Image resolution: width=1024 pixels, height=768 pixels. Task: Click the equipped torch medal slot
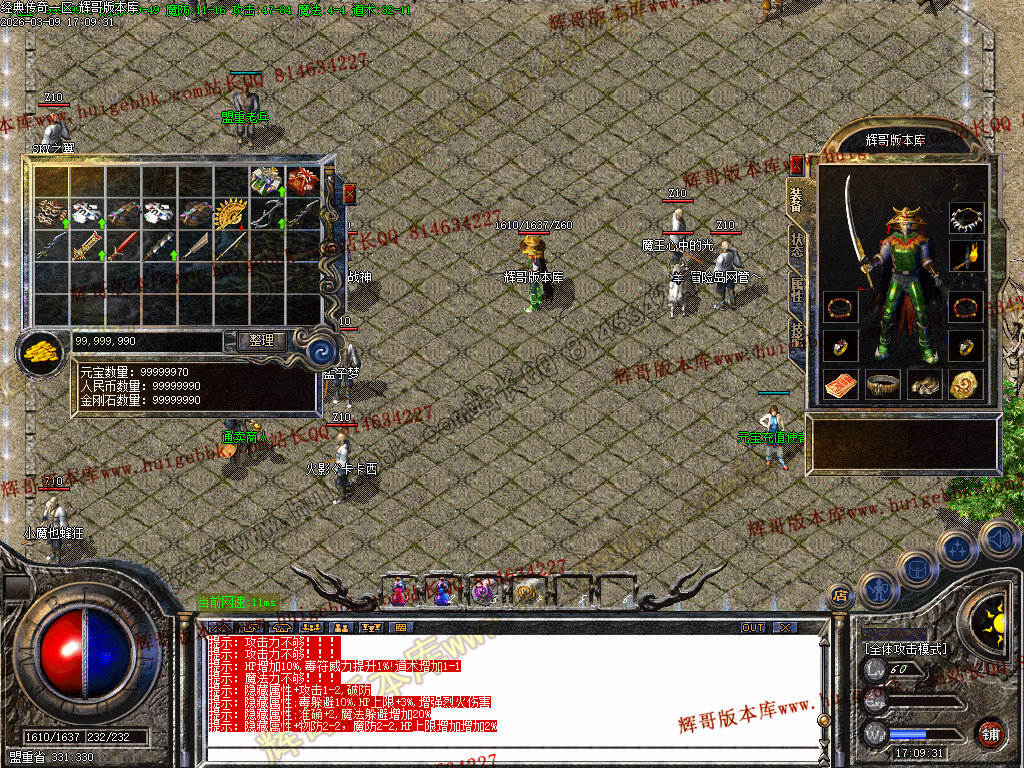tap(966, 256)
